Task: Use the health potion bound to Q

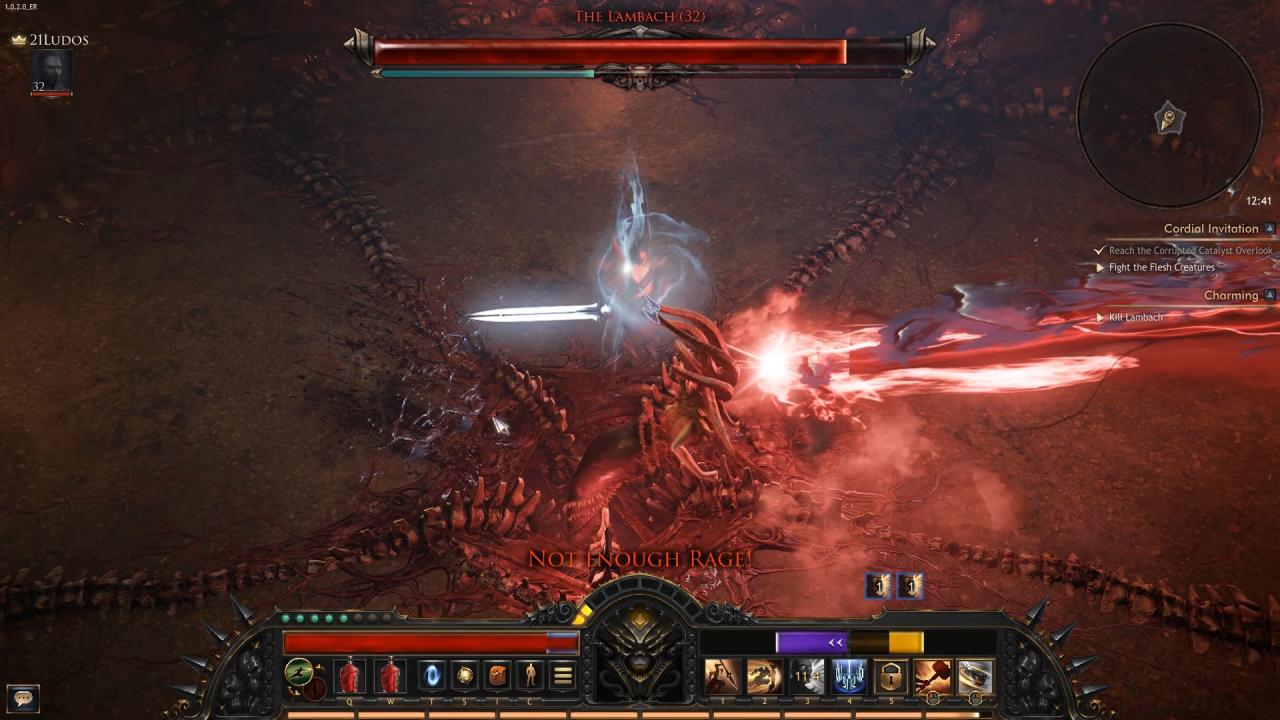Action: coord(349,676)
